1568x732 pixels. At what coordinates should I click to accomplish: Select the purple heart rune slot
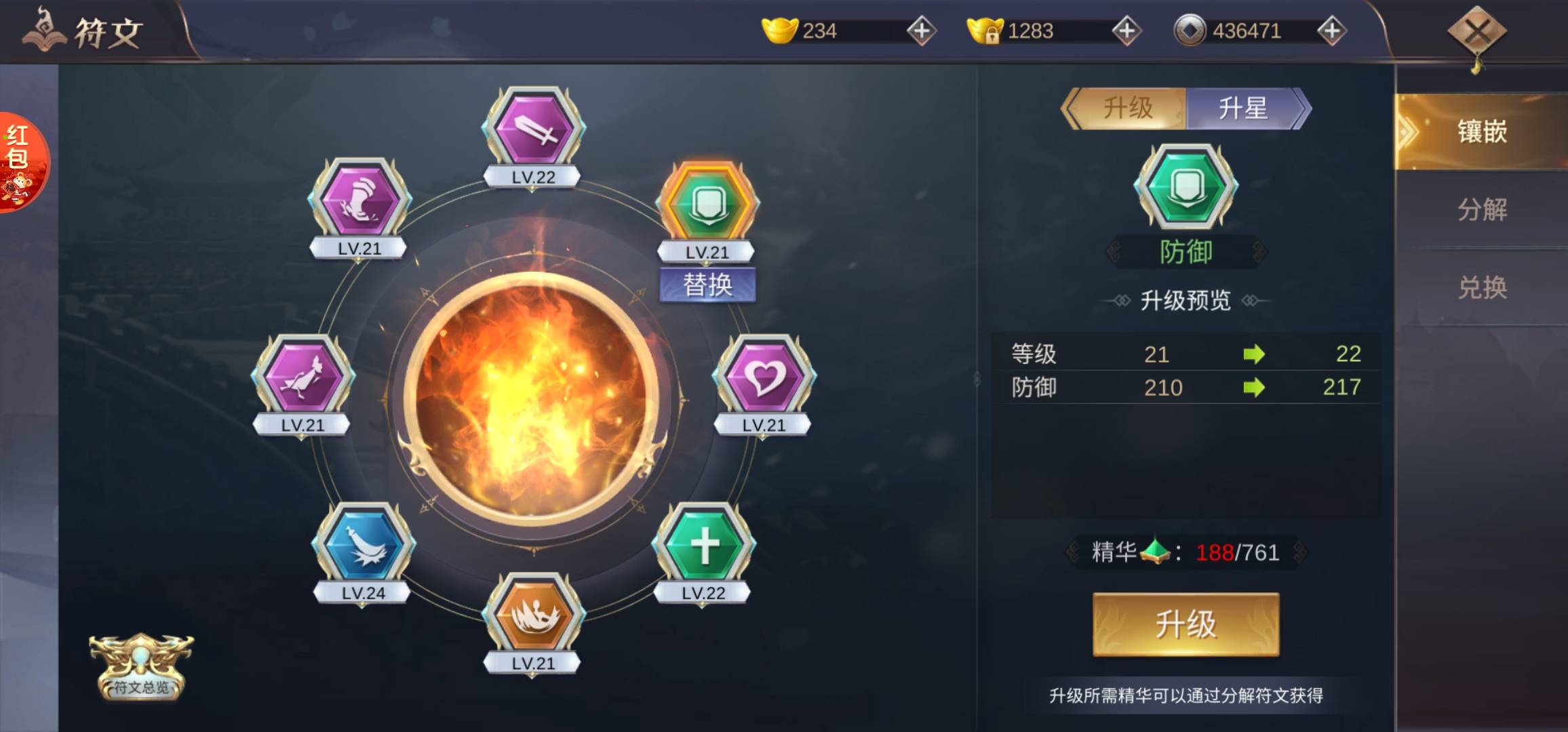pyautogui.click(x=764, y=377)
